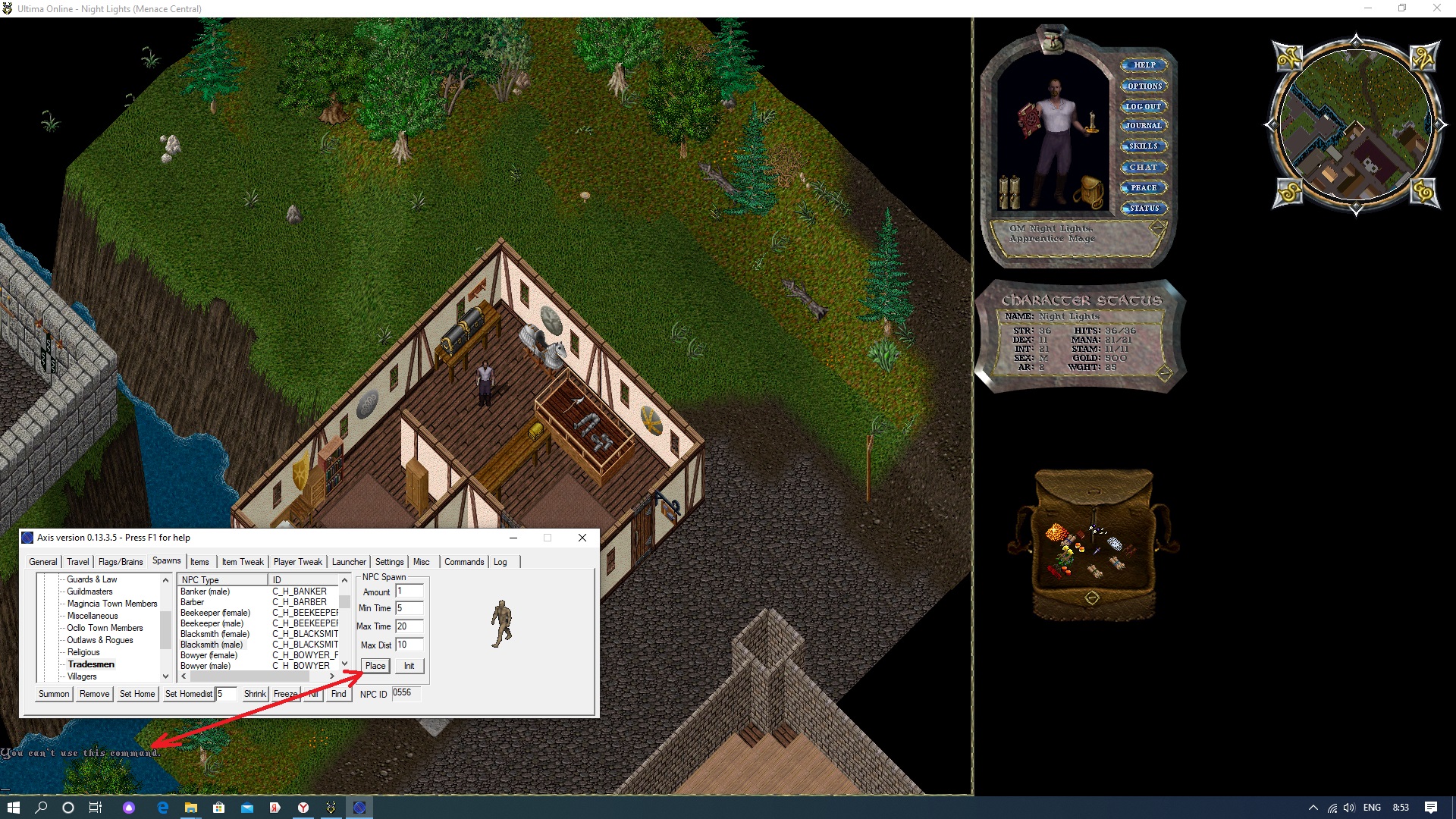Switch to the Commands tab

pyautogui.click(x=464, y=562)
